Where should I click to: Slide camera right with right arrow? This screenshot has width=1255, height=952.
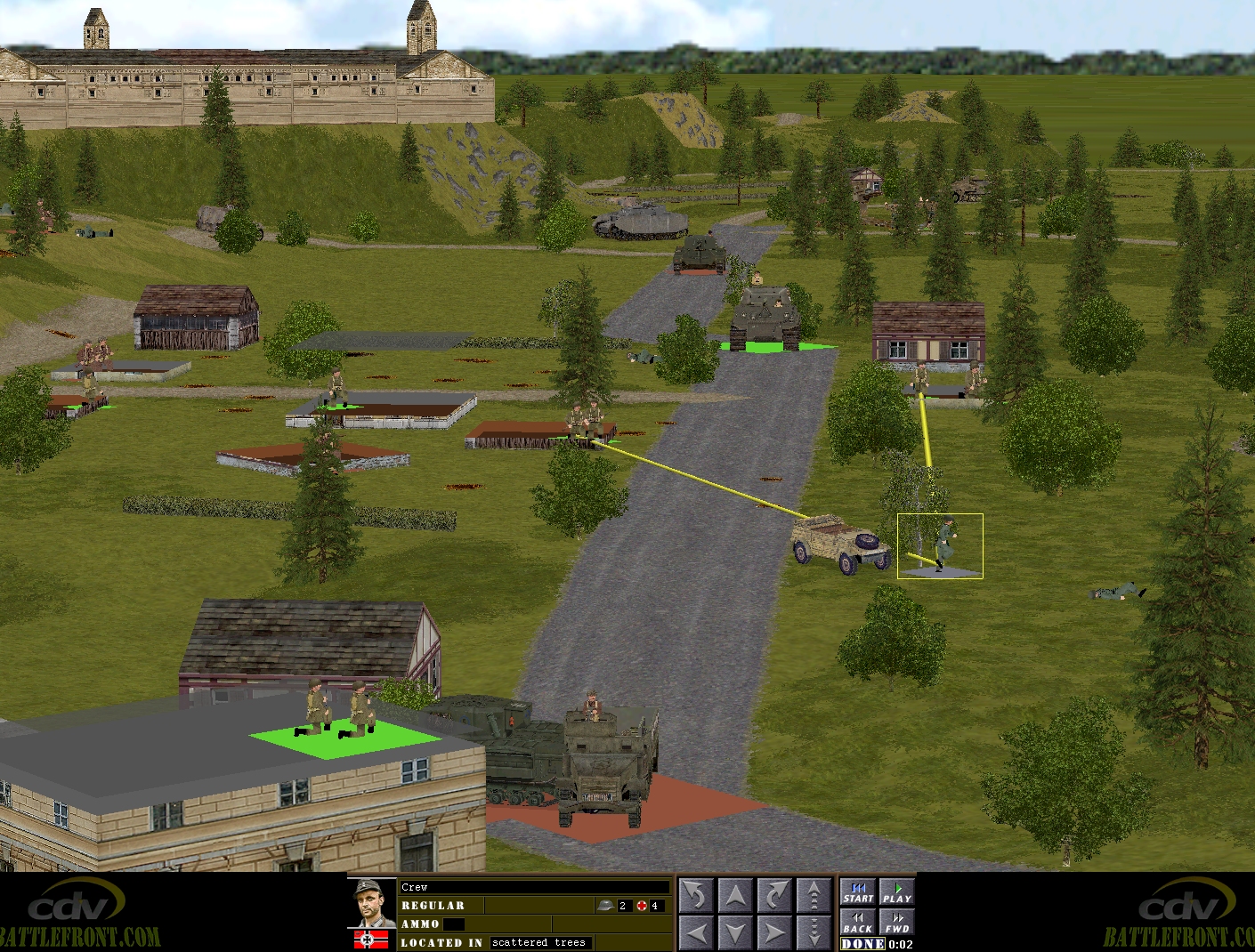774,932
